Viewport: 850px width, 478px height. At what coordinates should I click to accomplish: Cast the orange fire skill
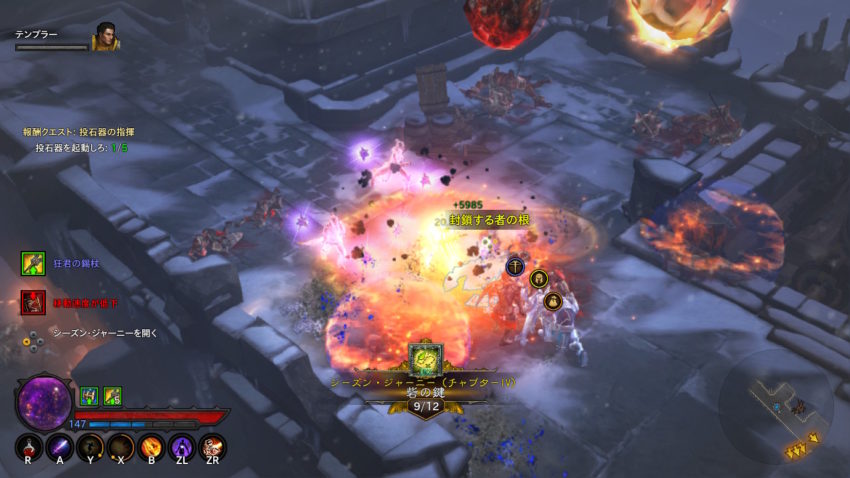(x=151, y=447)
